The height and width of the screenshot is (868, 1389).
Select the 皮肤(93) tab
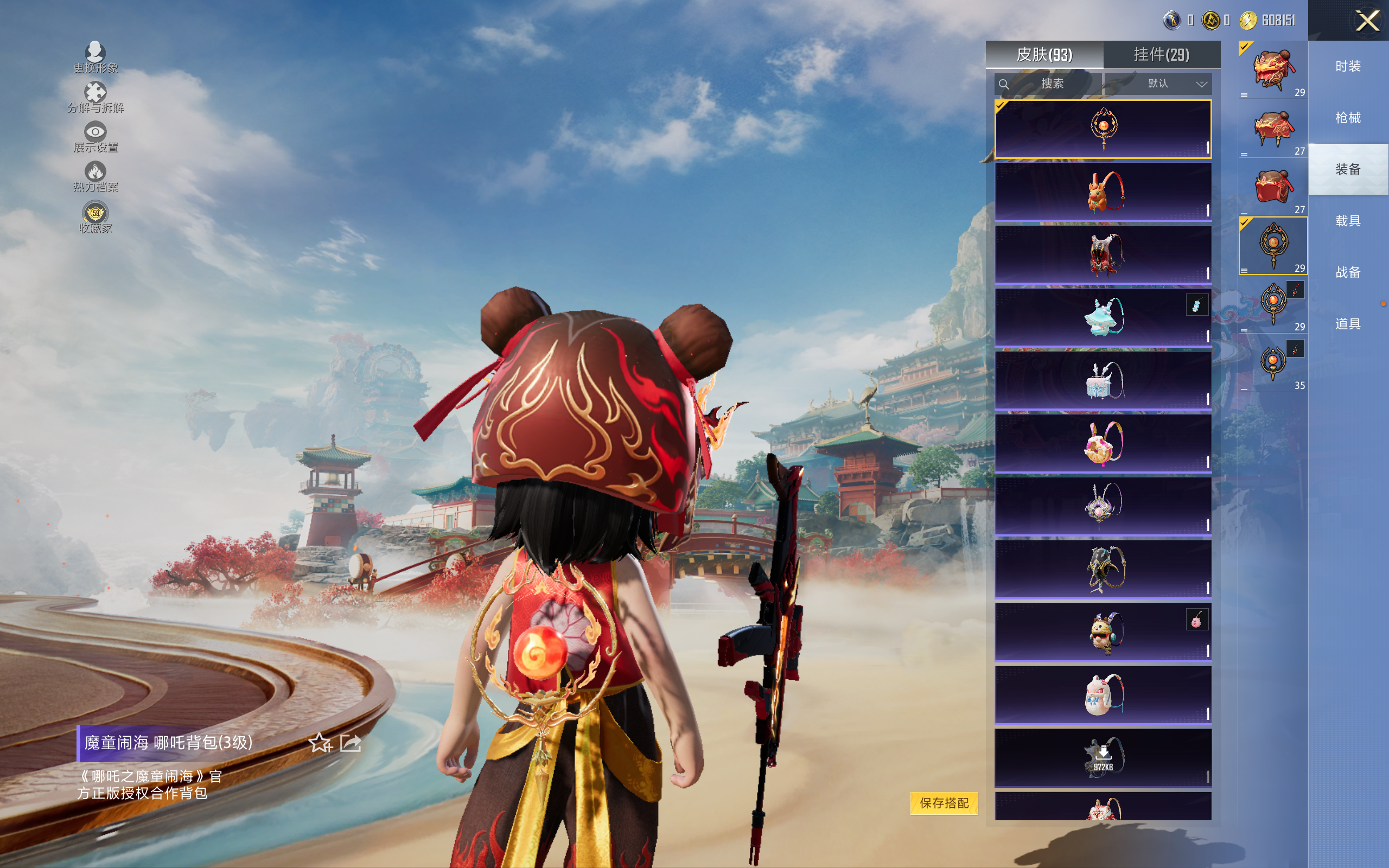1044,55
